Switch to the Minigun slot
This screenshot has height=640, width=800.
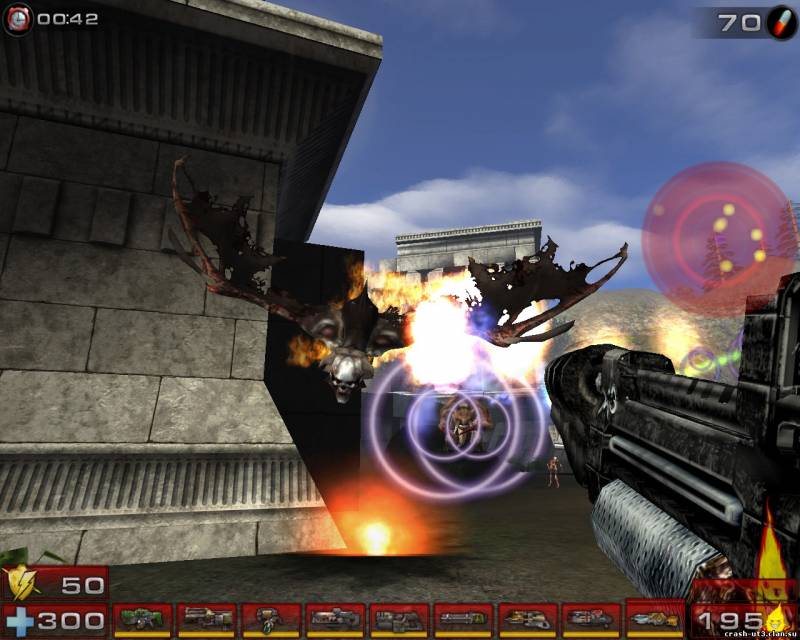463,620
